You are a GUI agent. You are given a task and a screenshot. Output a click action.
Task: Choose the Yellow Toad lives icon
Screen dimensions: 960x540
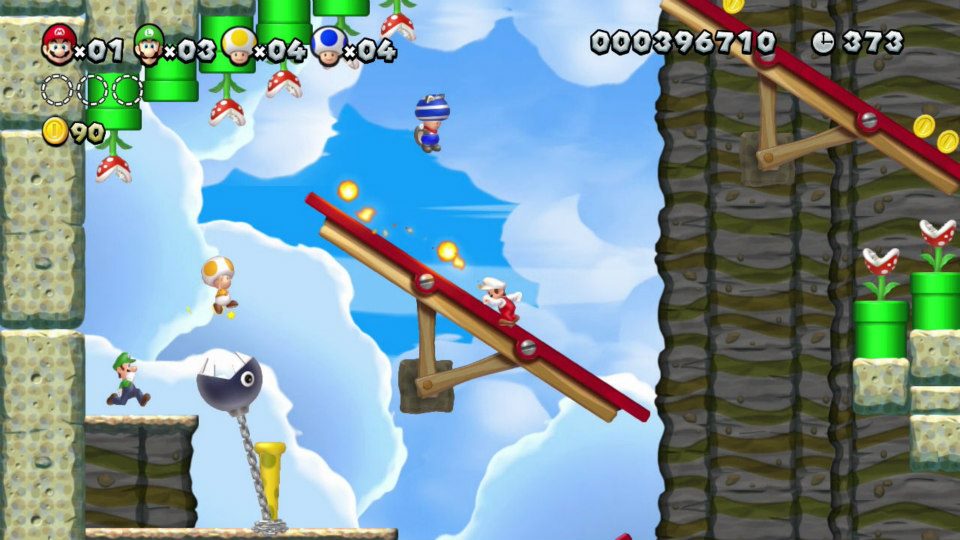point(238,45)
